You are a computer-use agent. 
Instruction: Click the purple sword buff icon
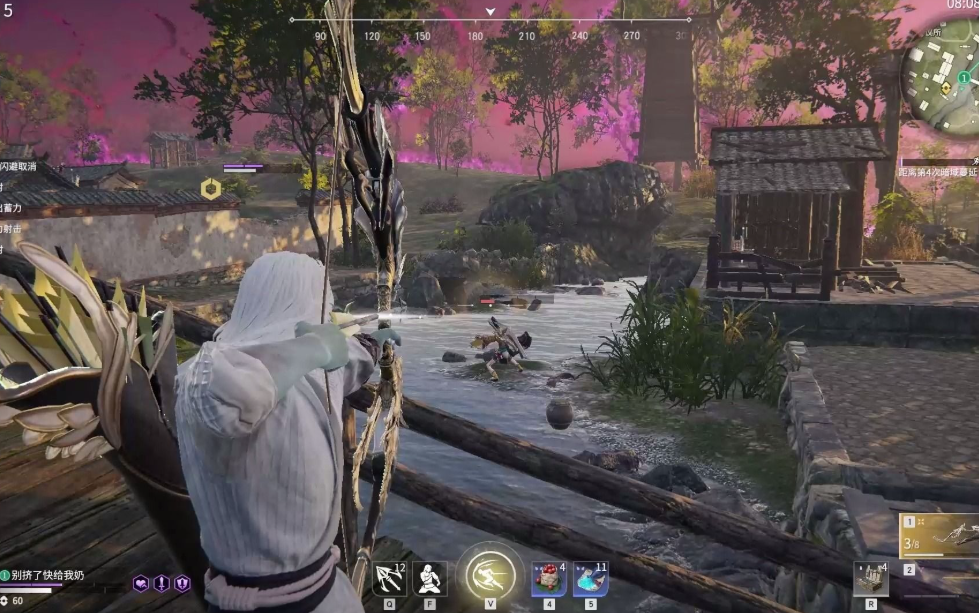[161, 583]
